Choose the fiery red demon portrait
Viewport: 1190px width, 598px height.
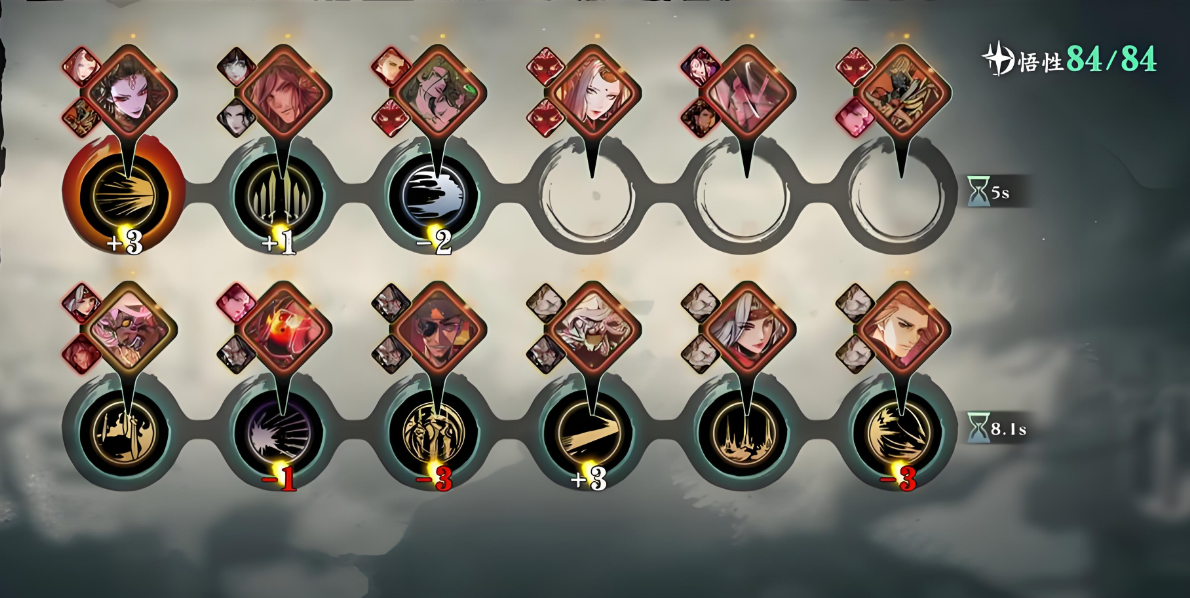tap(284, 328)
